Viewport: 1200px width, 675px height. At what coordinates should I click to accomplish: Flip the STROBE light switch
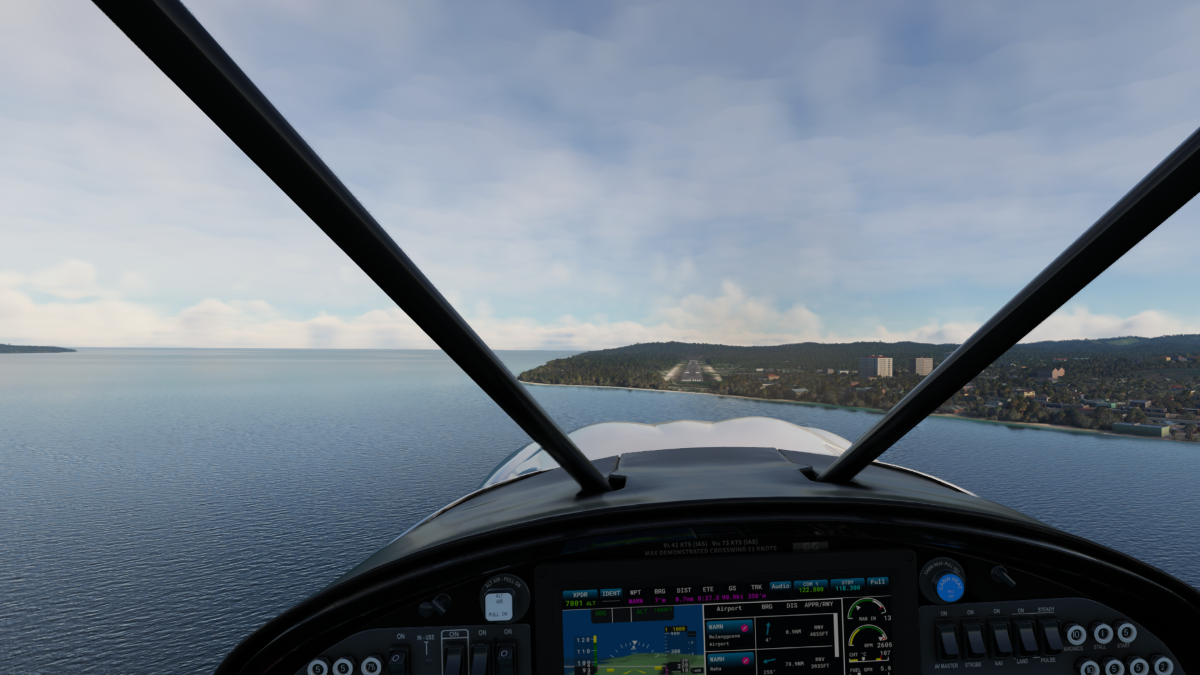point(973,638)
